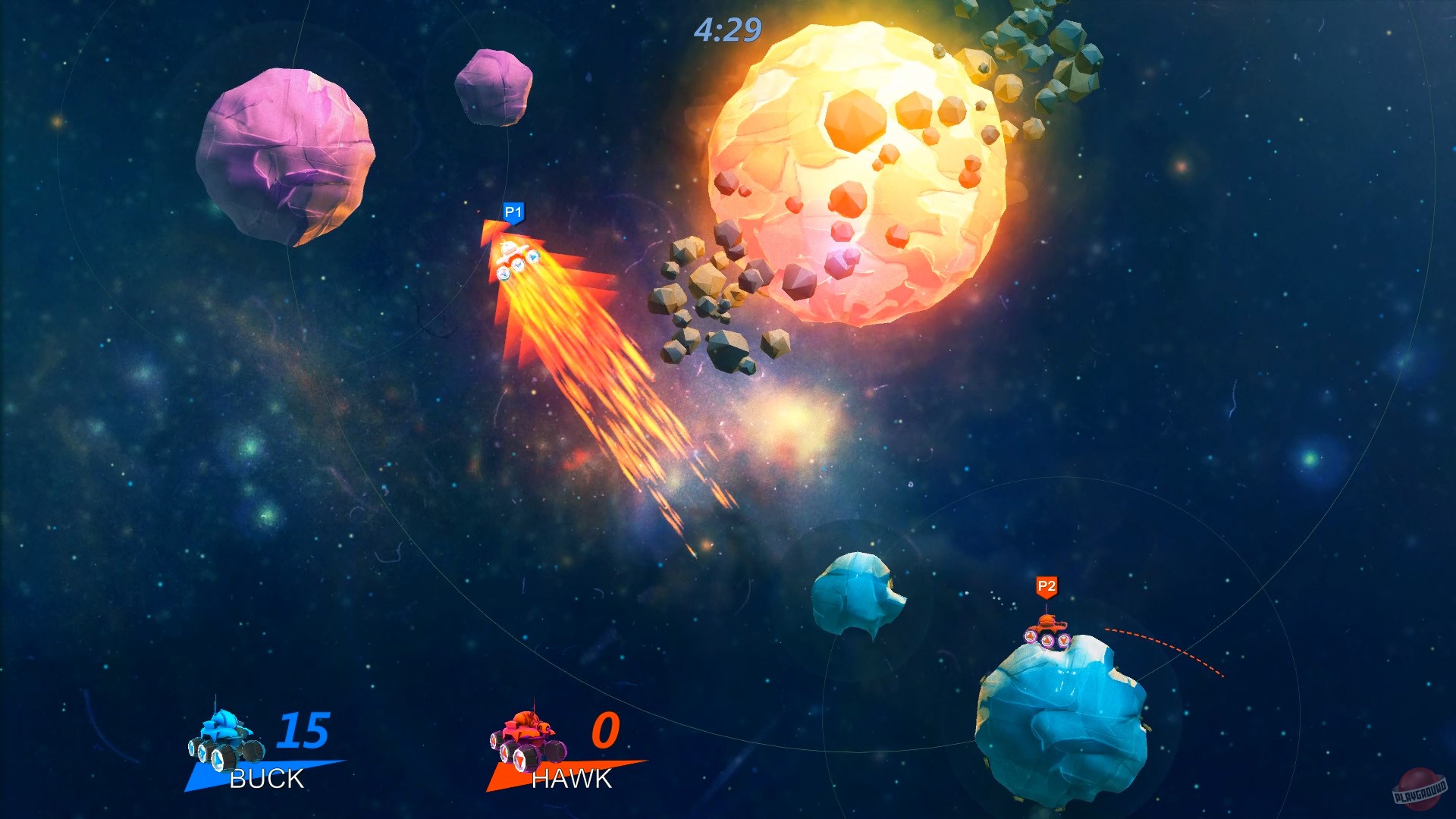Click the P2 player marker badge
The image size is (1456, 819).
click(x=1047, y=585)
